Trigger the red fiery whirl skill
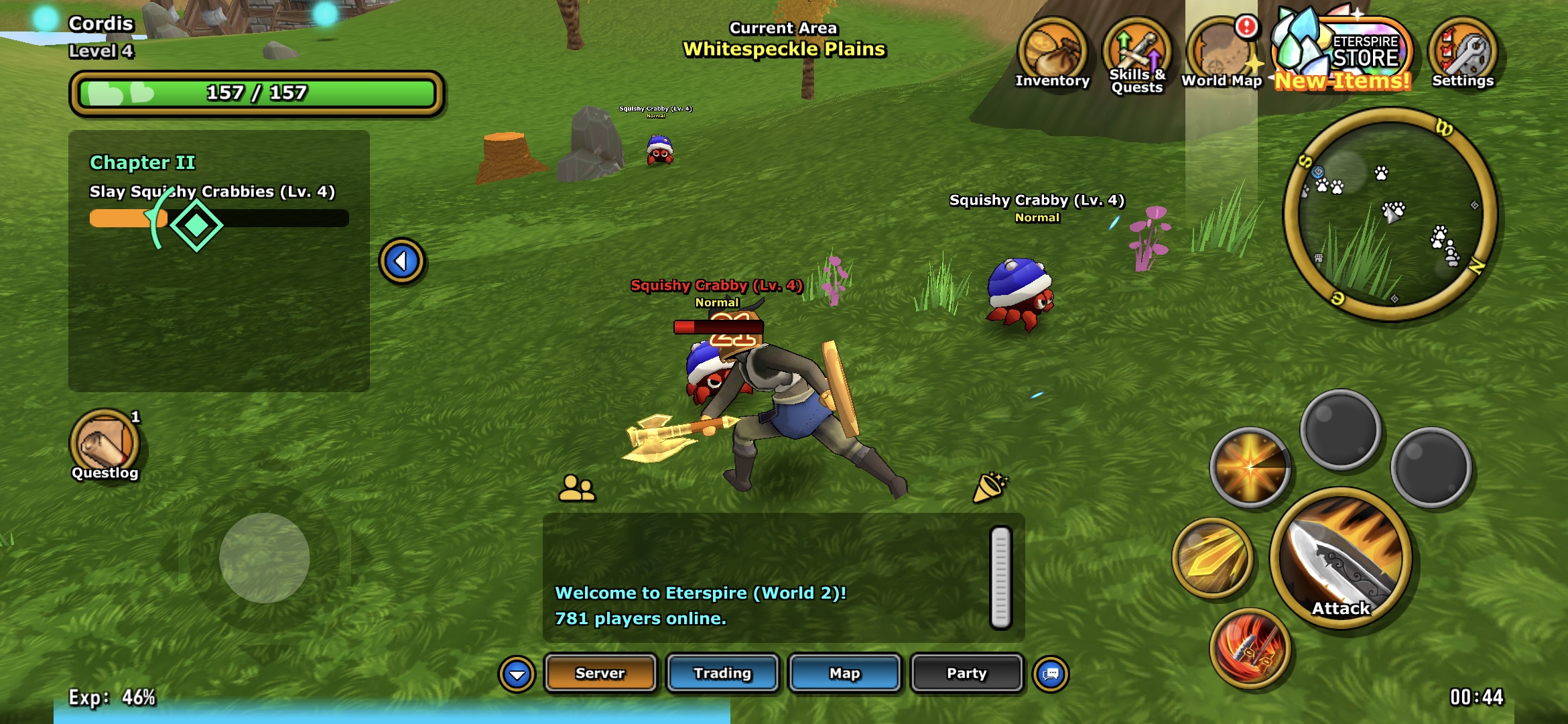Screen dimensions: 1568x724 (1250, 648)
